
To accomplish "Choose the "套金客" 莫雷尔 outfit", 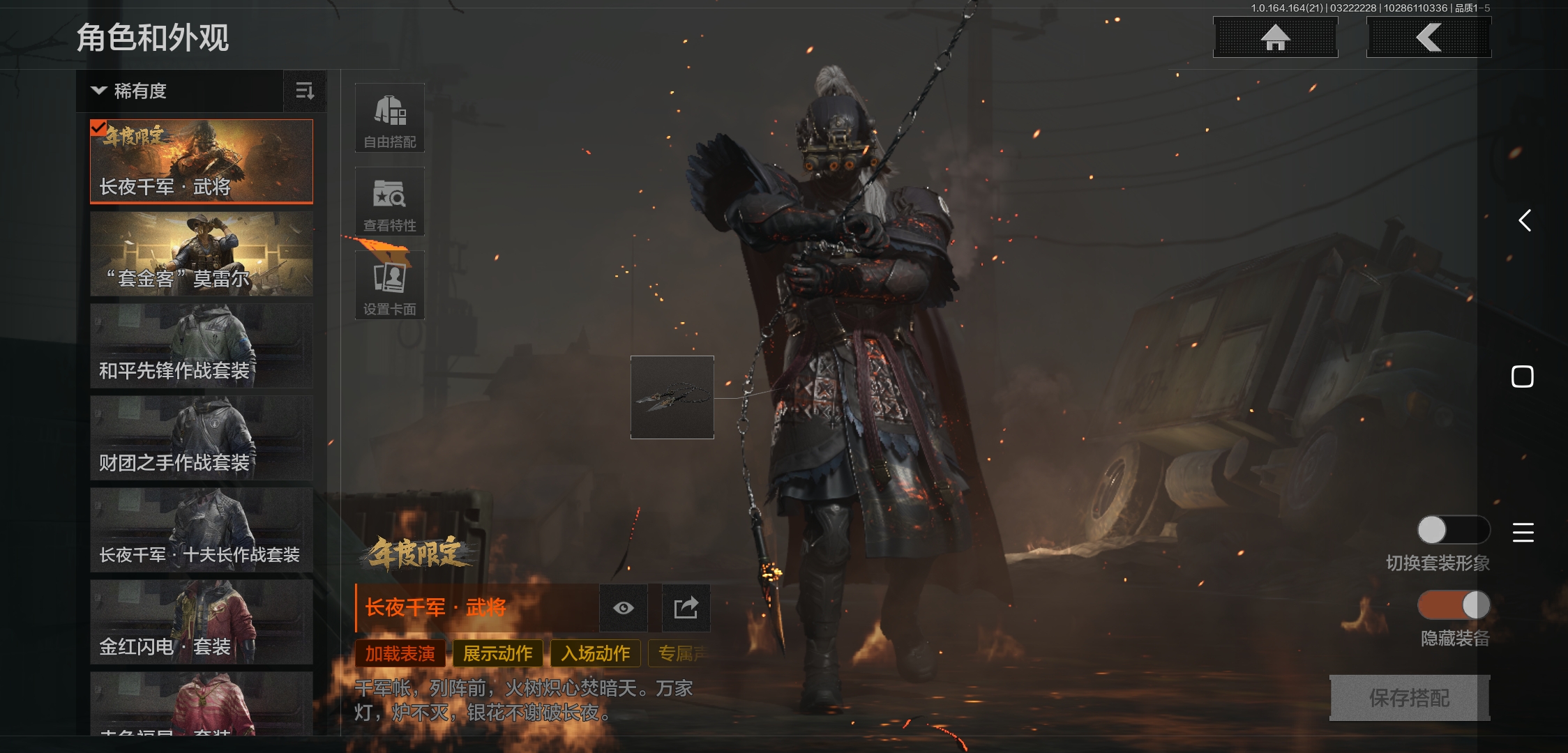I will point(202,254).
